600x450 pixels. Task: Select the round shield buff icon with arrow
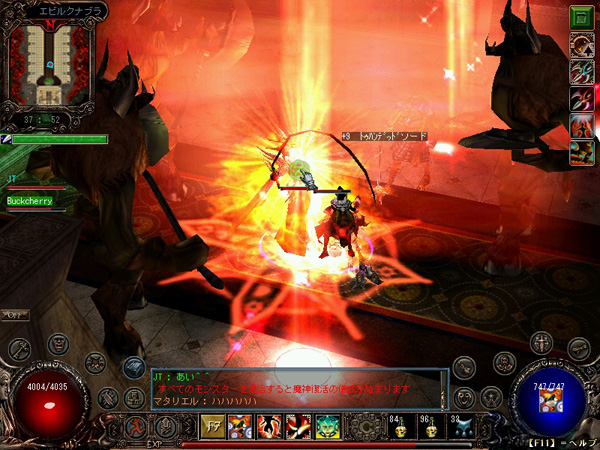click(581, 44)
